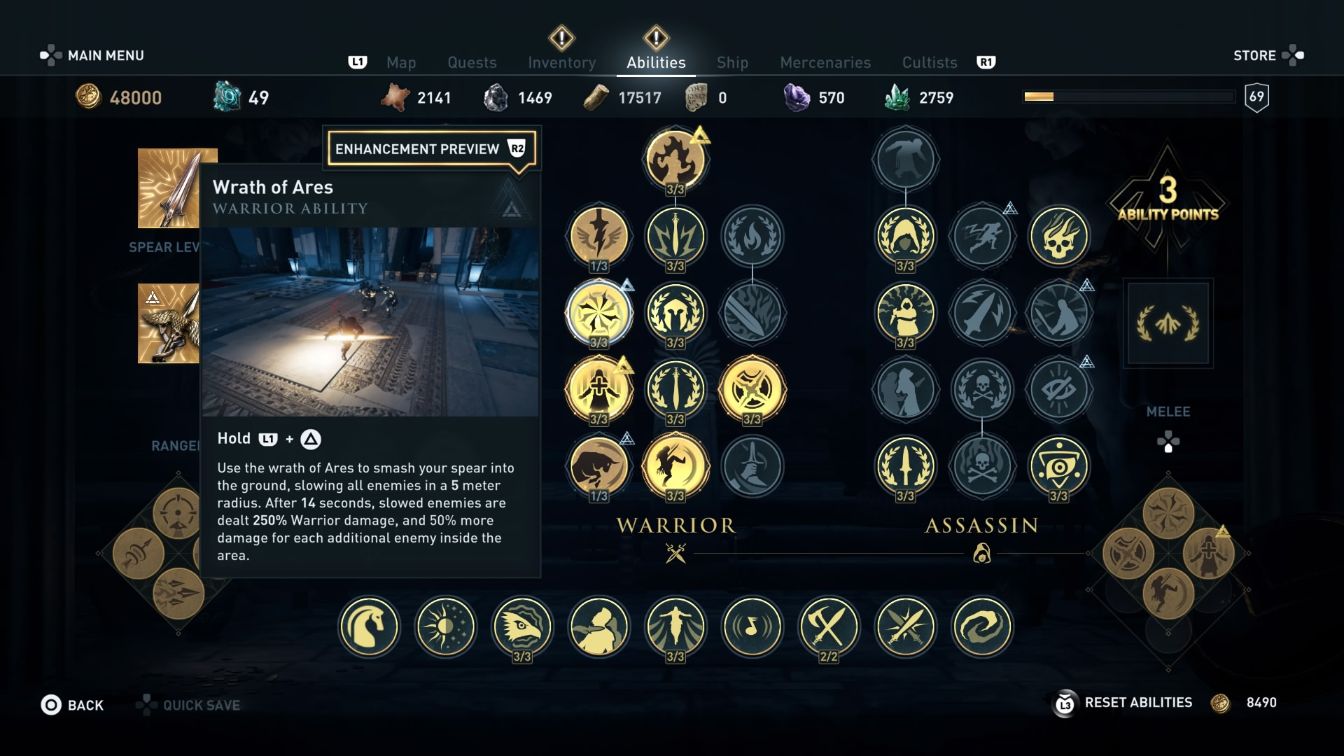Select the Wrath of Ares ability icon

tap(600, 312)
